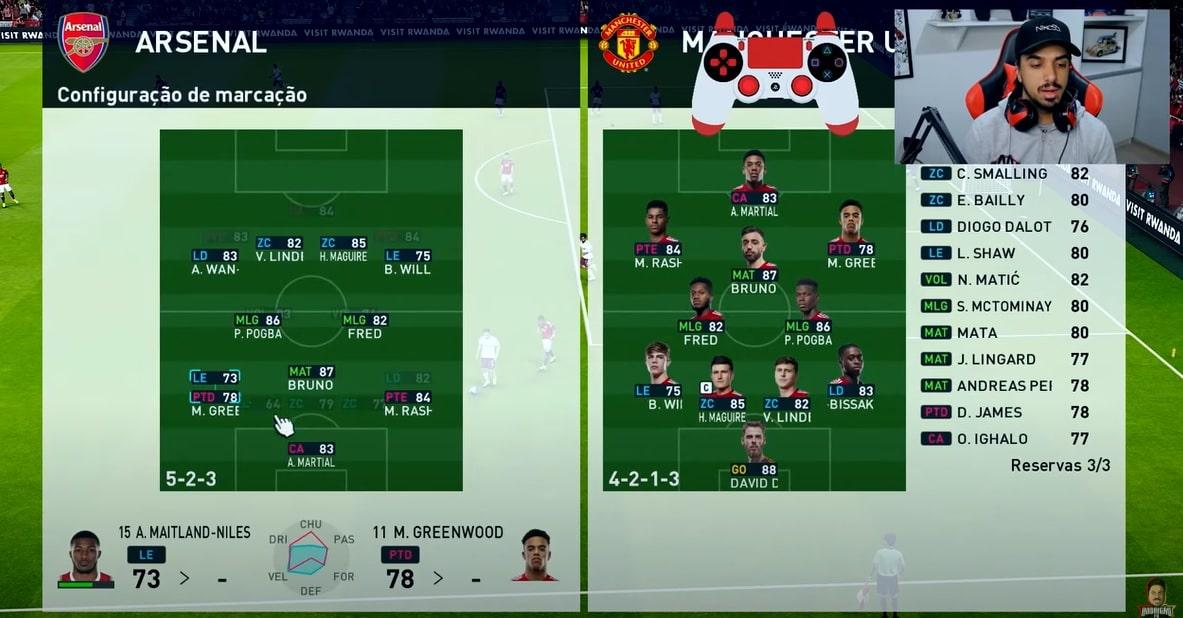
Task: Select Andreas Pei in the reserves list
Action: tap(1003, 386)
